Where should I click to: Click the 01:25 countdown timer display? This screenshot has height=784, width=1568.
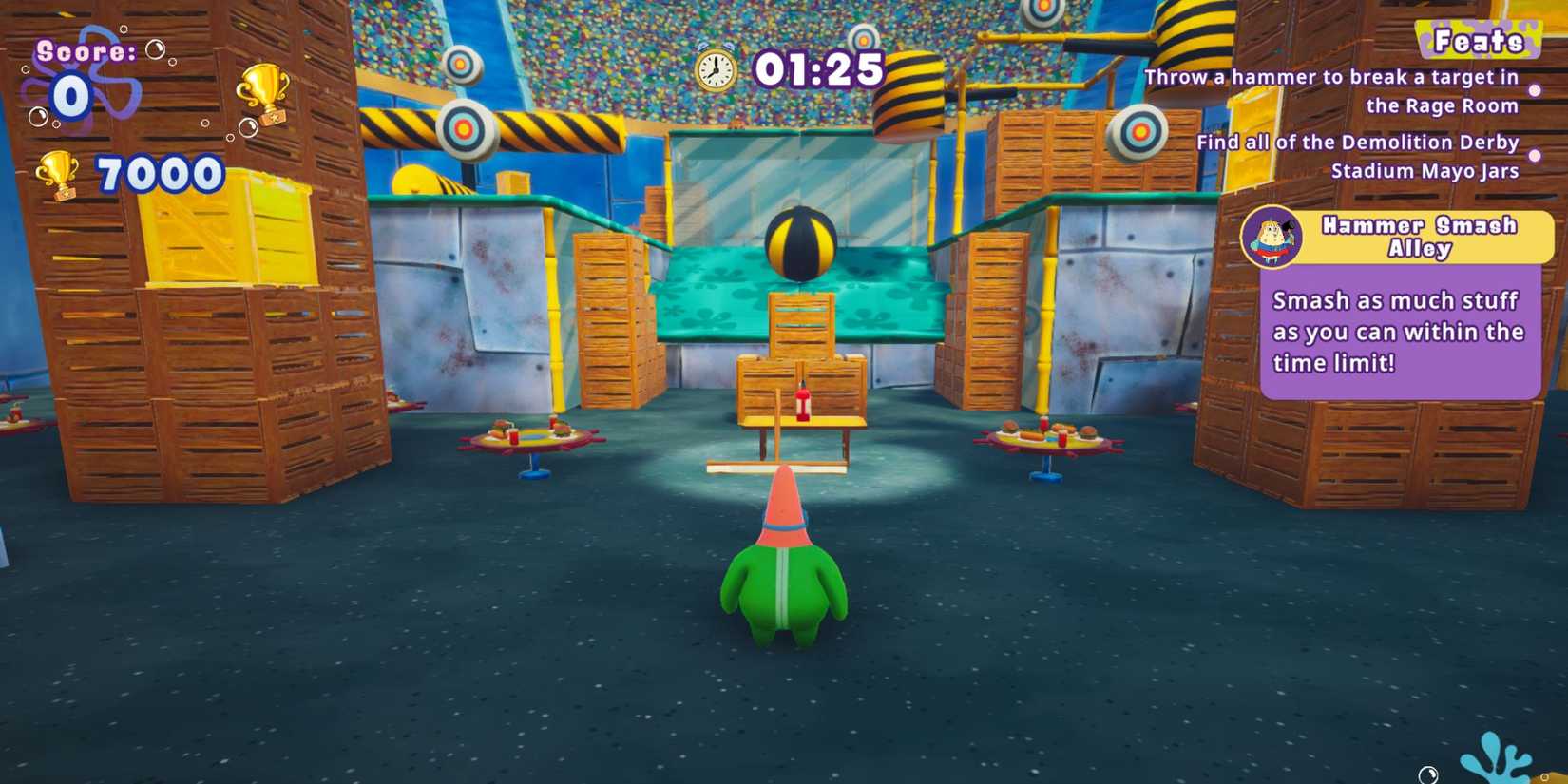click(x=819, y=67)
